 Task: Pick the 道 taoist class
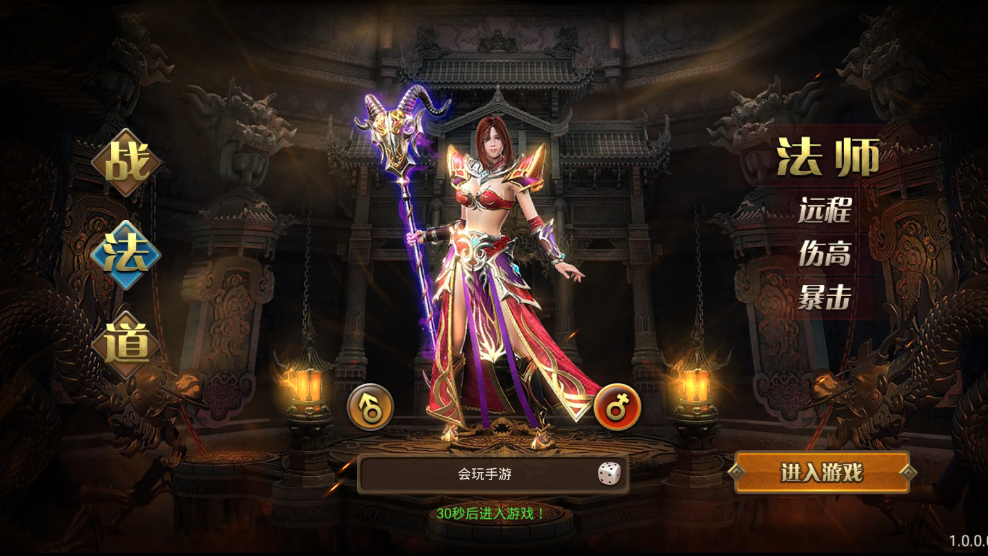pos(127,343)
